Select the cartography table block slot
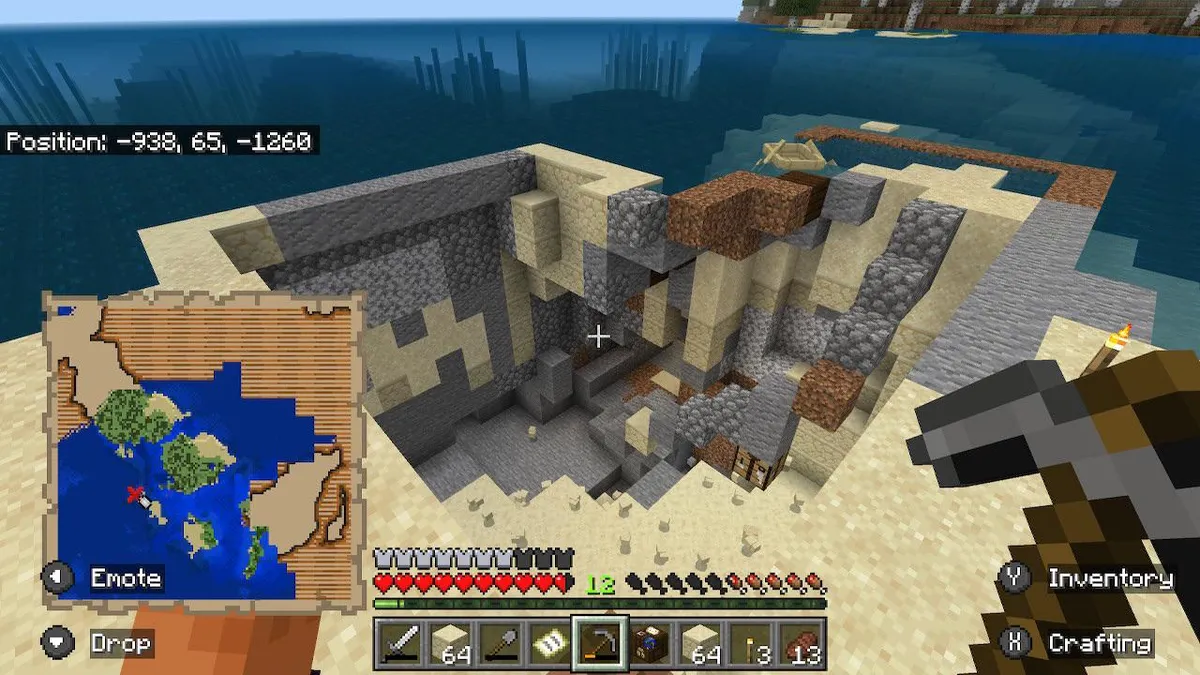1200x675 pixels. [x=651, y=643]
